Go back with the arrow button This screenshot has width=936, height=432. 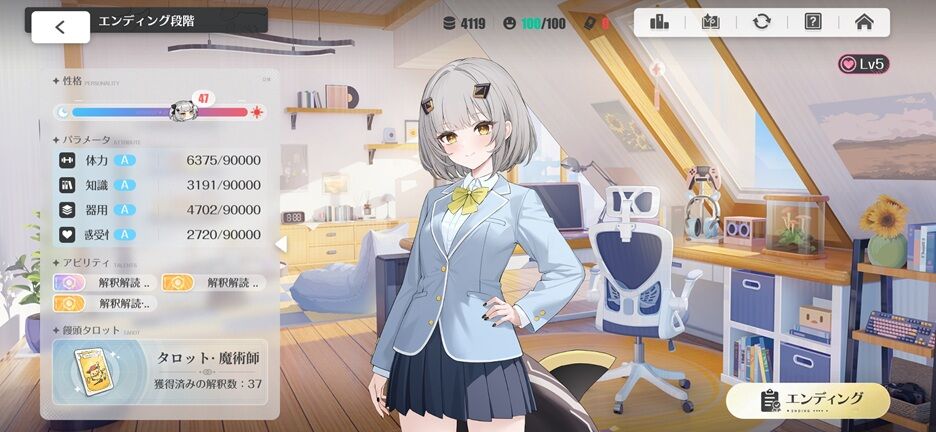60,27
